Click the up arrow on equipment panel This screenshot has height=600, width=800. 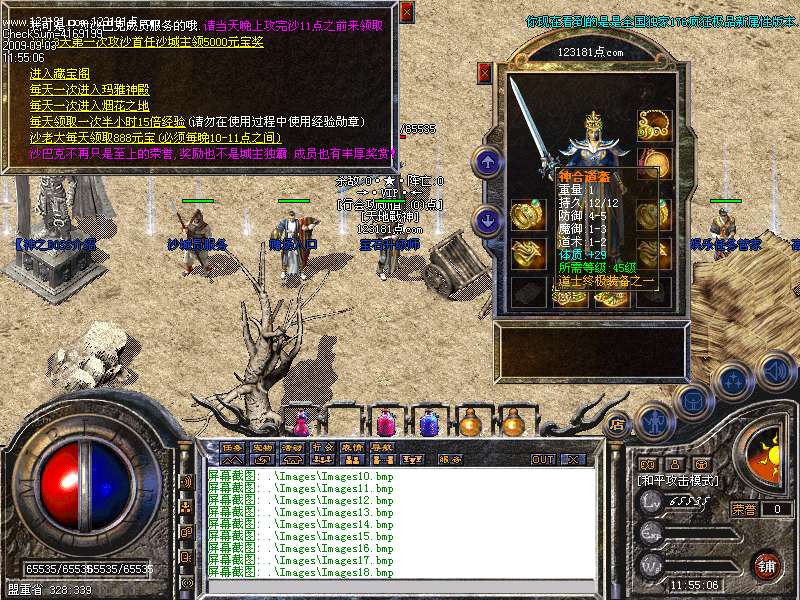click(x=487, y=161)
